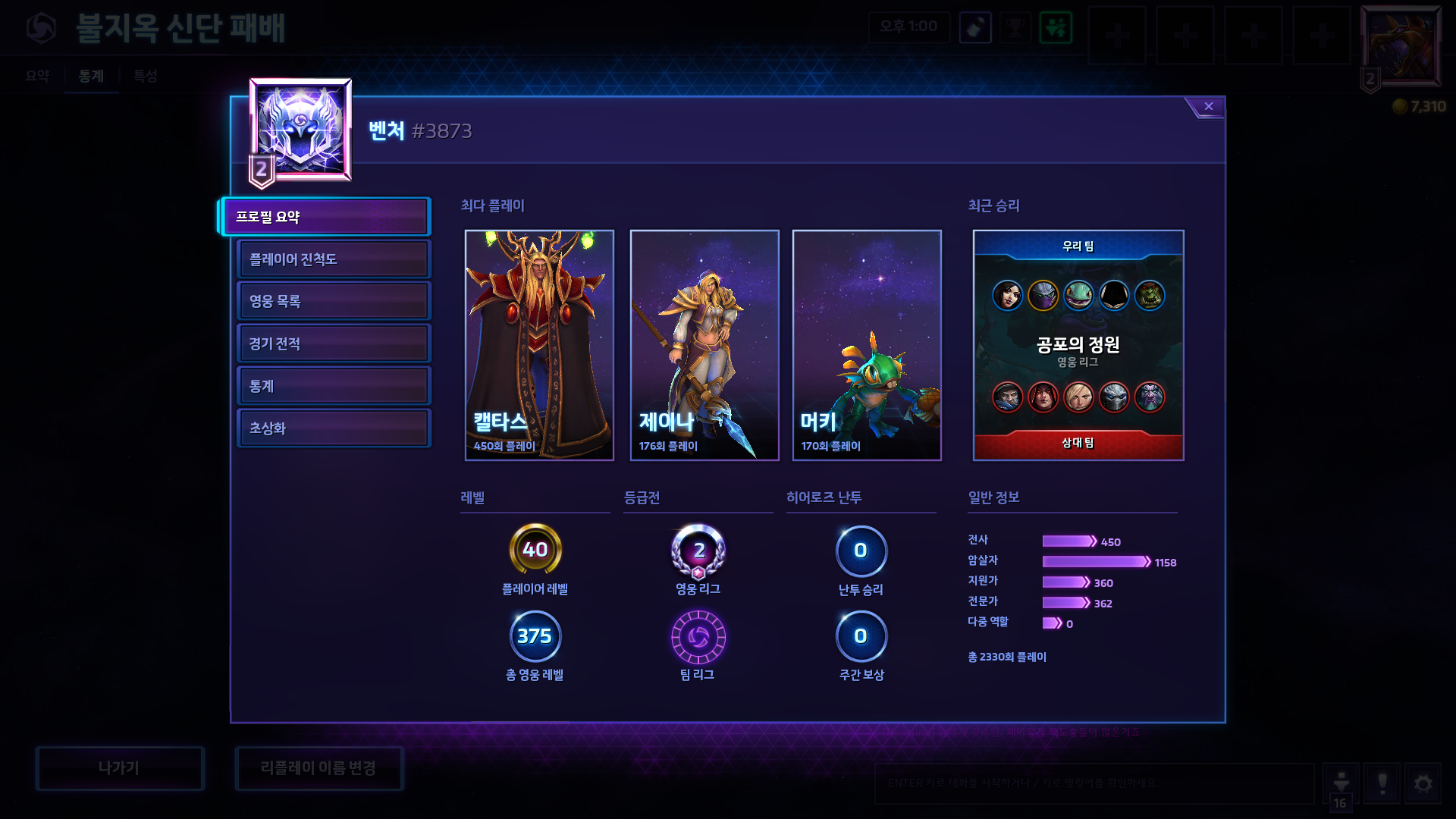Select the 프로필 요약 menu entry
Image resolution: width=1456 pixels, height=819 pixels.
click(x=326, y=217)
